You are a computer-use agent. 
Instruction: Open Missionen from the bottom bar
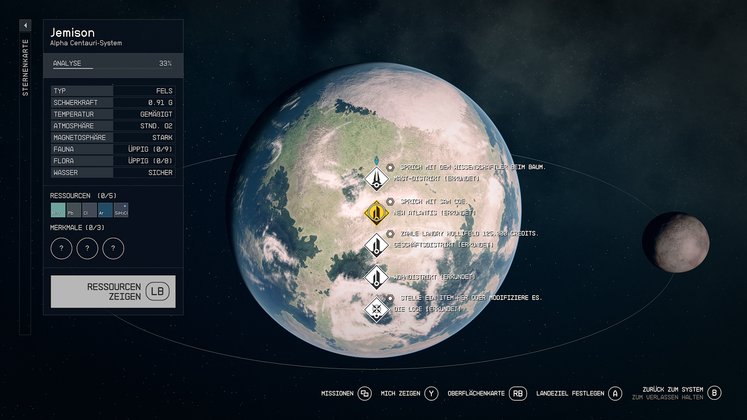tap(345, 393)
